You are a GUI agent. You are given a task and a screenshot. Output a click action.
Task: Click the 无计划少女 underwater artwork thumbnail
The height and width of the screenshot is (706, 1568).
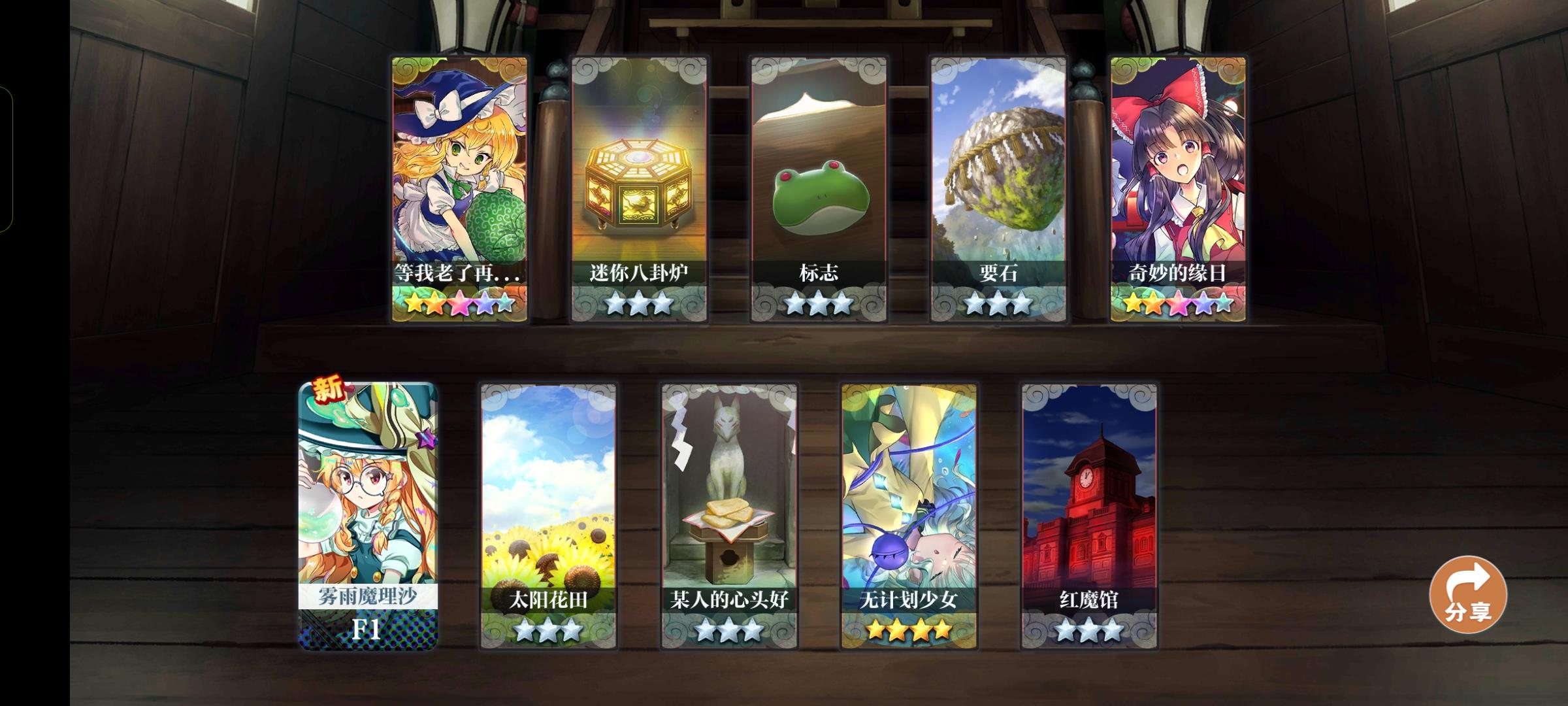(x=908, y=484)
